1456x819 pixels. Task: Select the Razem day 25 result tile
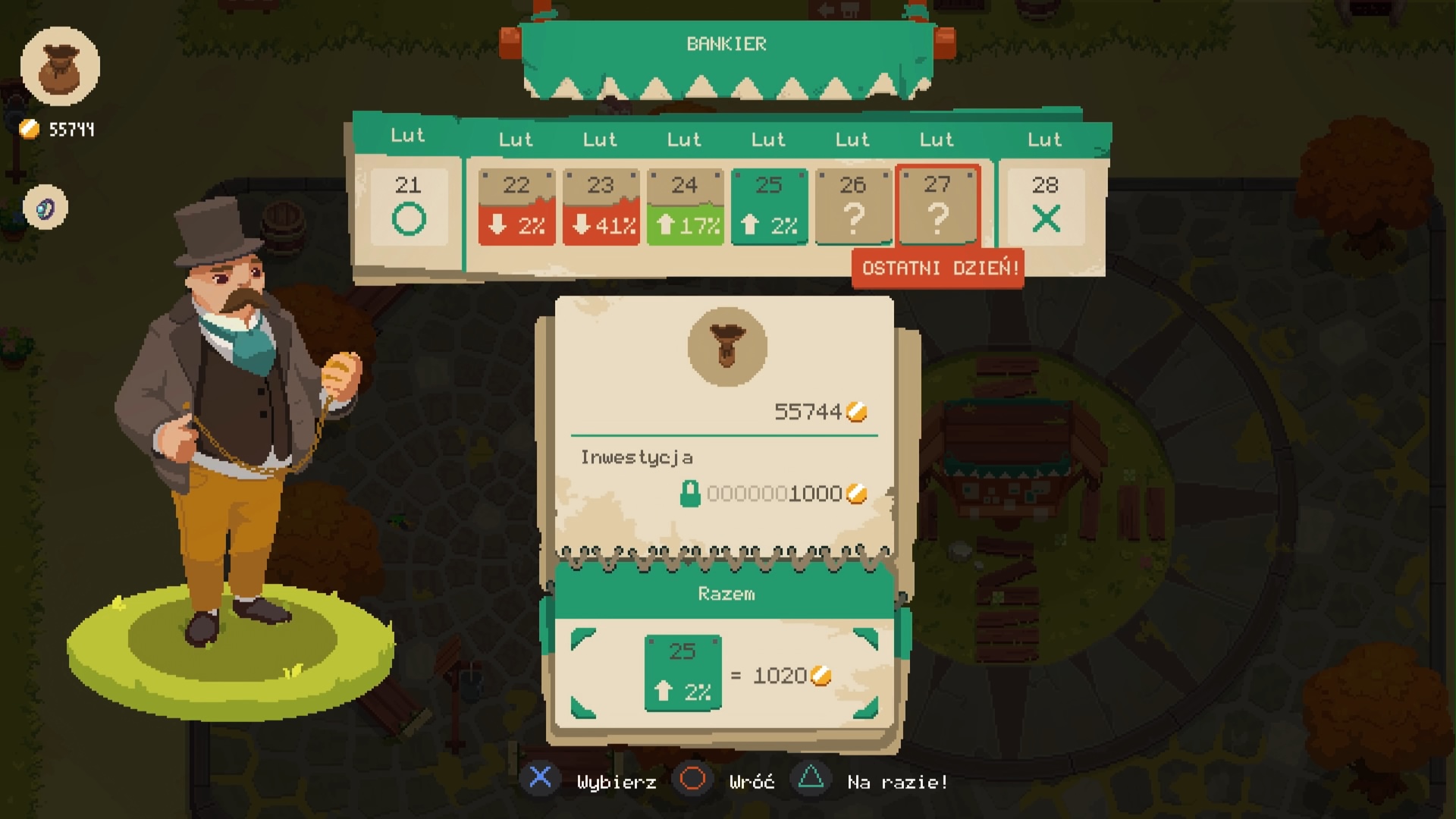(682, 673)
